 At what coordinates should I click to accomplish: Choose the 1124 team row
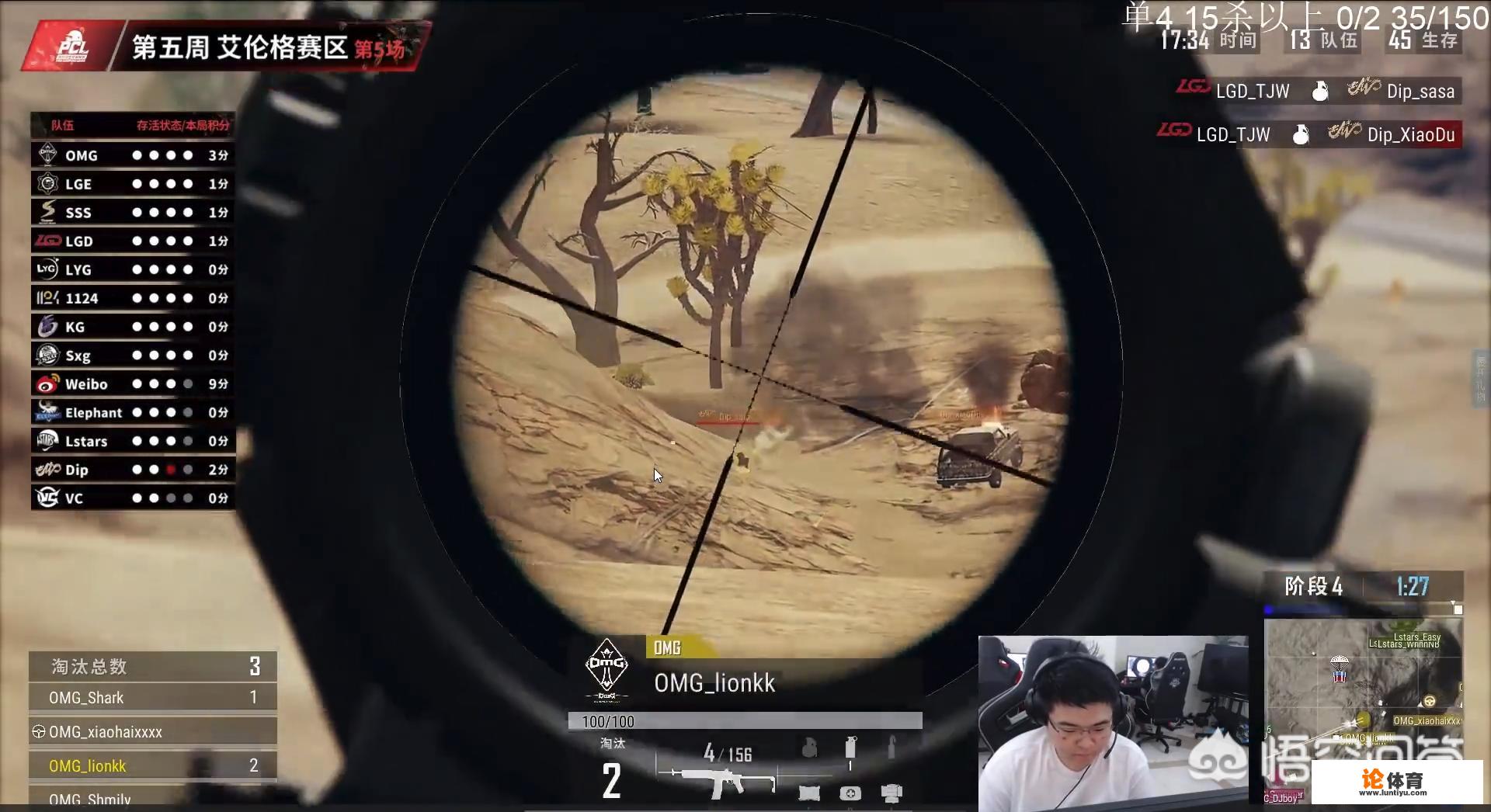point(132,298)
